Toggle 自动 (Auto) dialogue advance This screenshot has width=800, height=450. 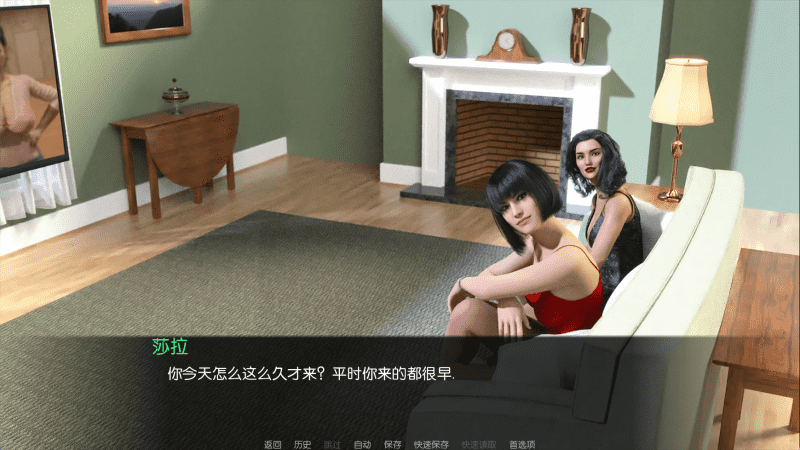click(x=362, y=444)
